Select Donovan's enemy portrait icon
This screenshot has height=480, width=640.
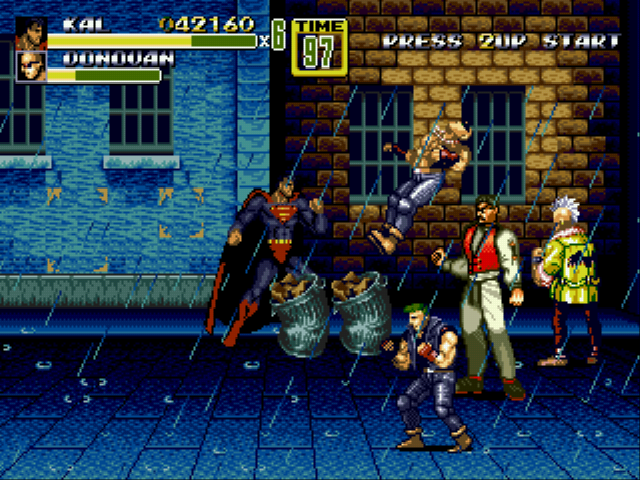pos(30,66)
